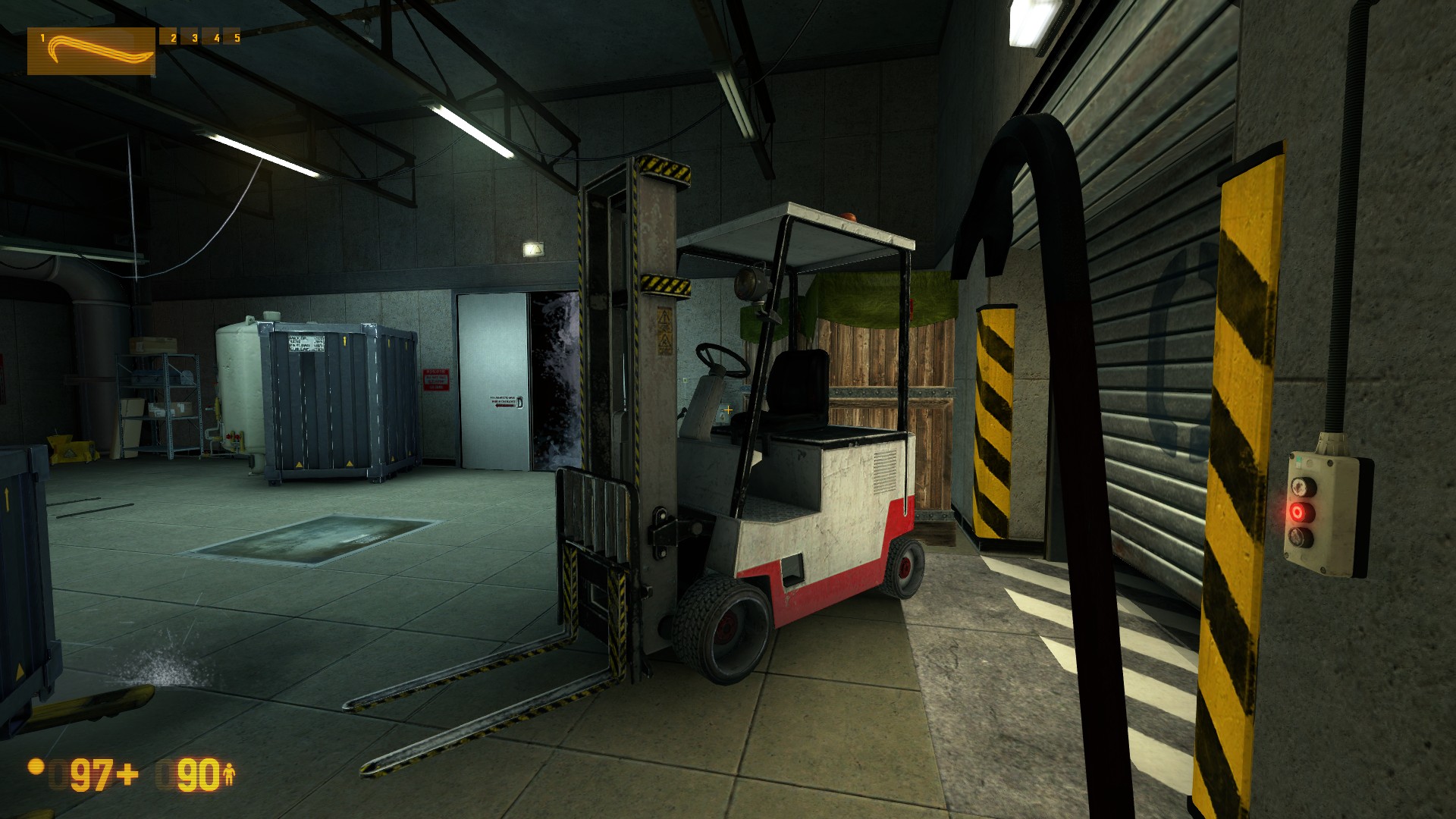Open weapon category 5

pyautogui.click(x=237, y=38)
